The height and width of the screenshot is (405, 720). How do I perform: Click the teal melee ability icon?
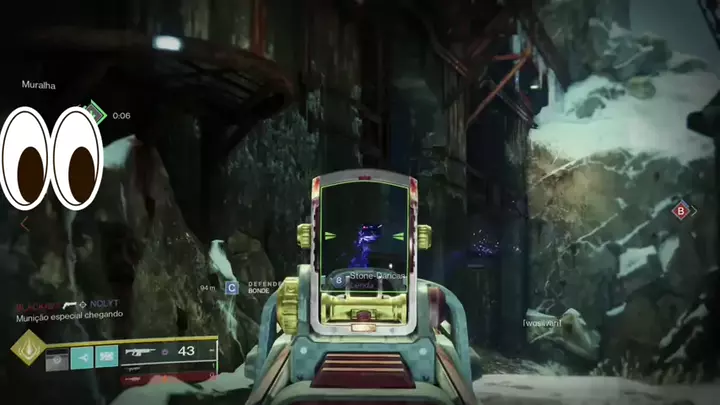(x=82, y=355)
